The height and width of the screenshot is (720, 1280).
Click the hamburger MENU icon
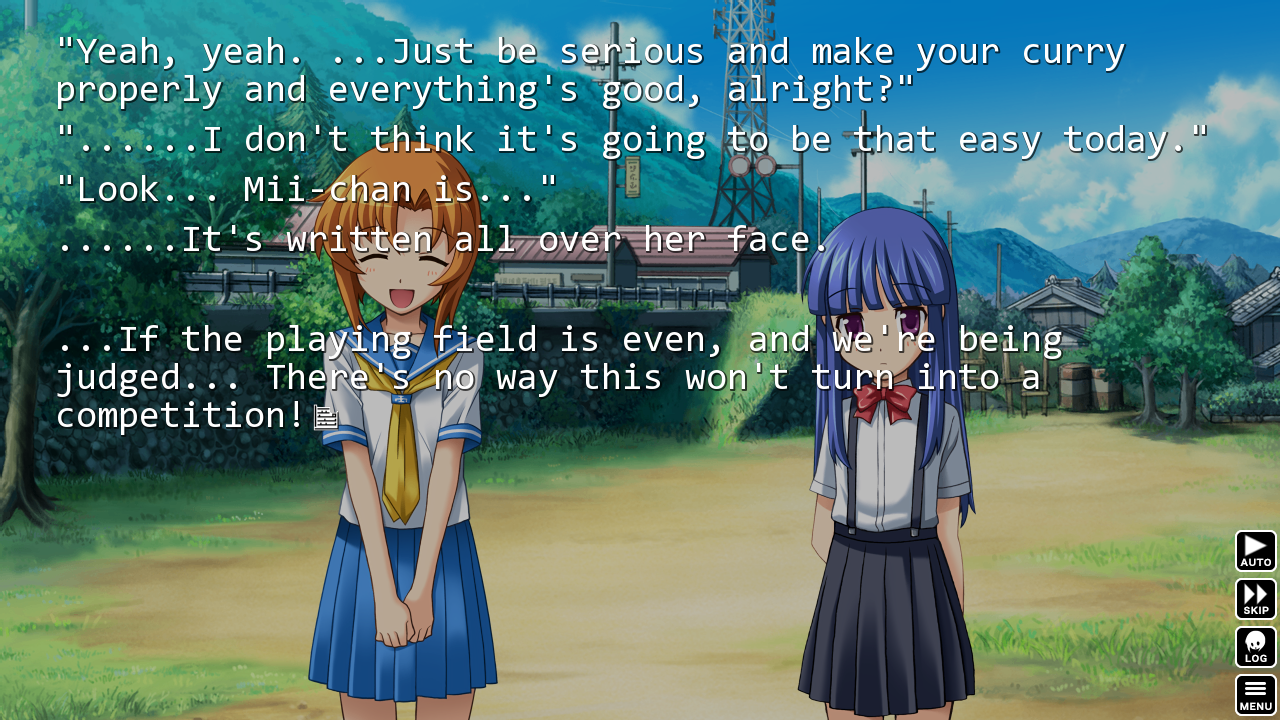[1255, 689]
